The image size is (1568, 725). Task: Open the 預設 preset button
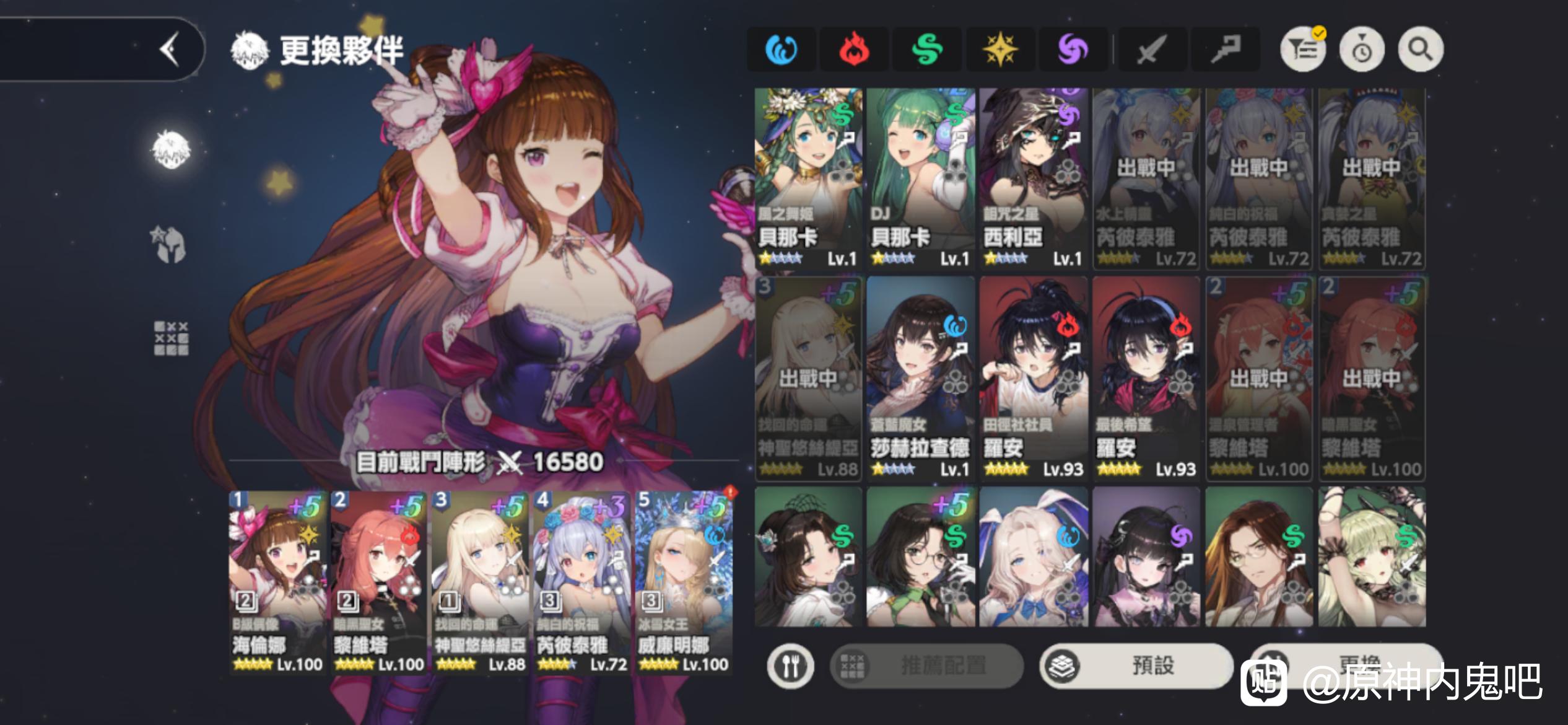tap(1136, 666)
